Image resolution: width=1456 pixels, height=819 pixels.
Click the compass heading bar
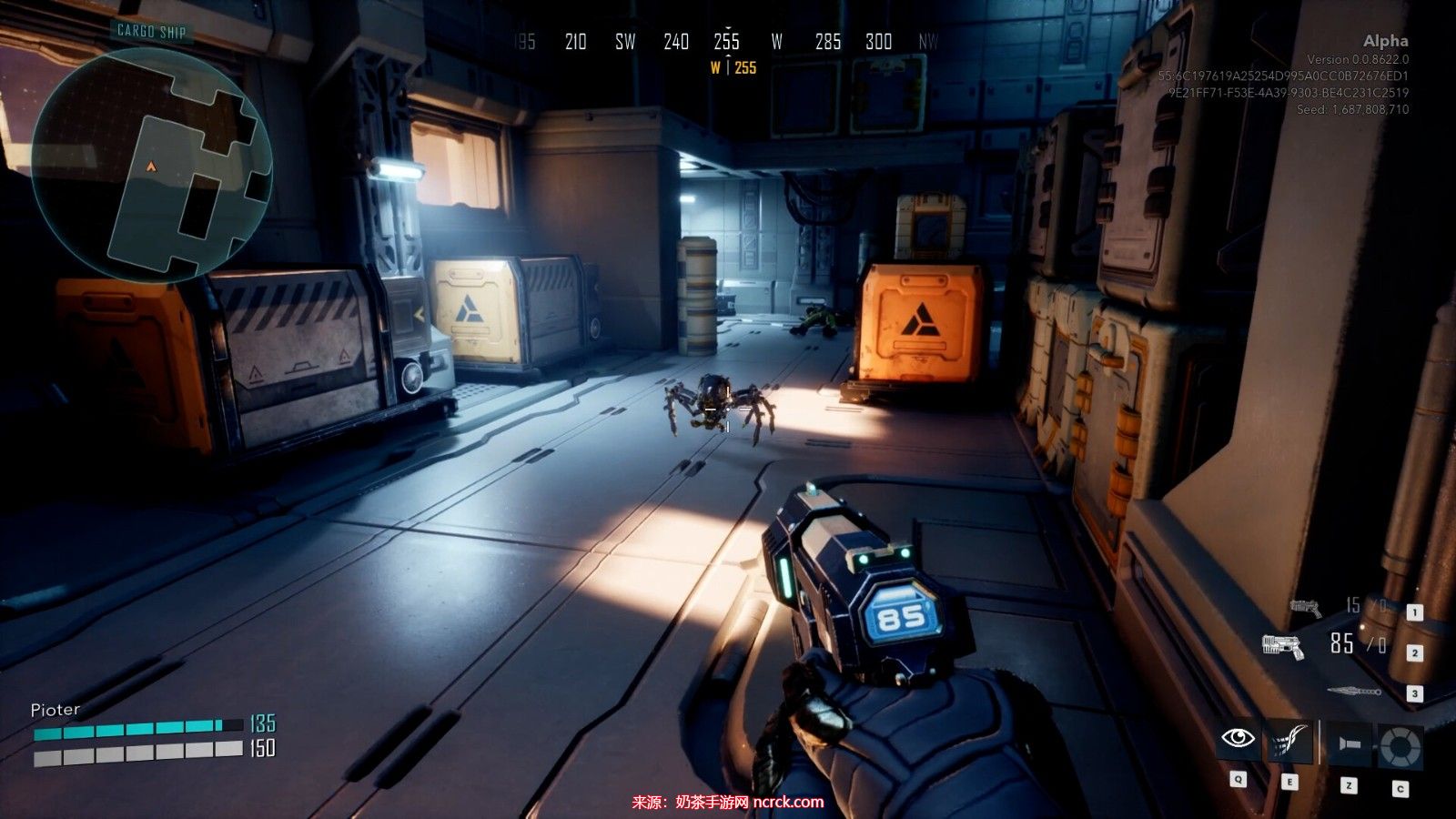(x=726, y=42)
